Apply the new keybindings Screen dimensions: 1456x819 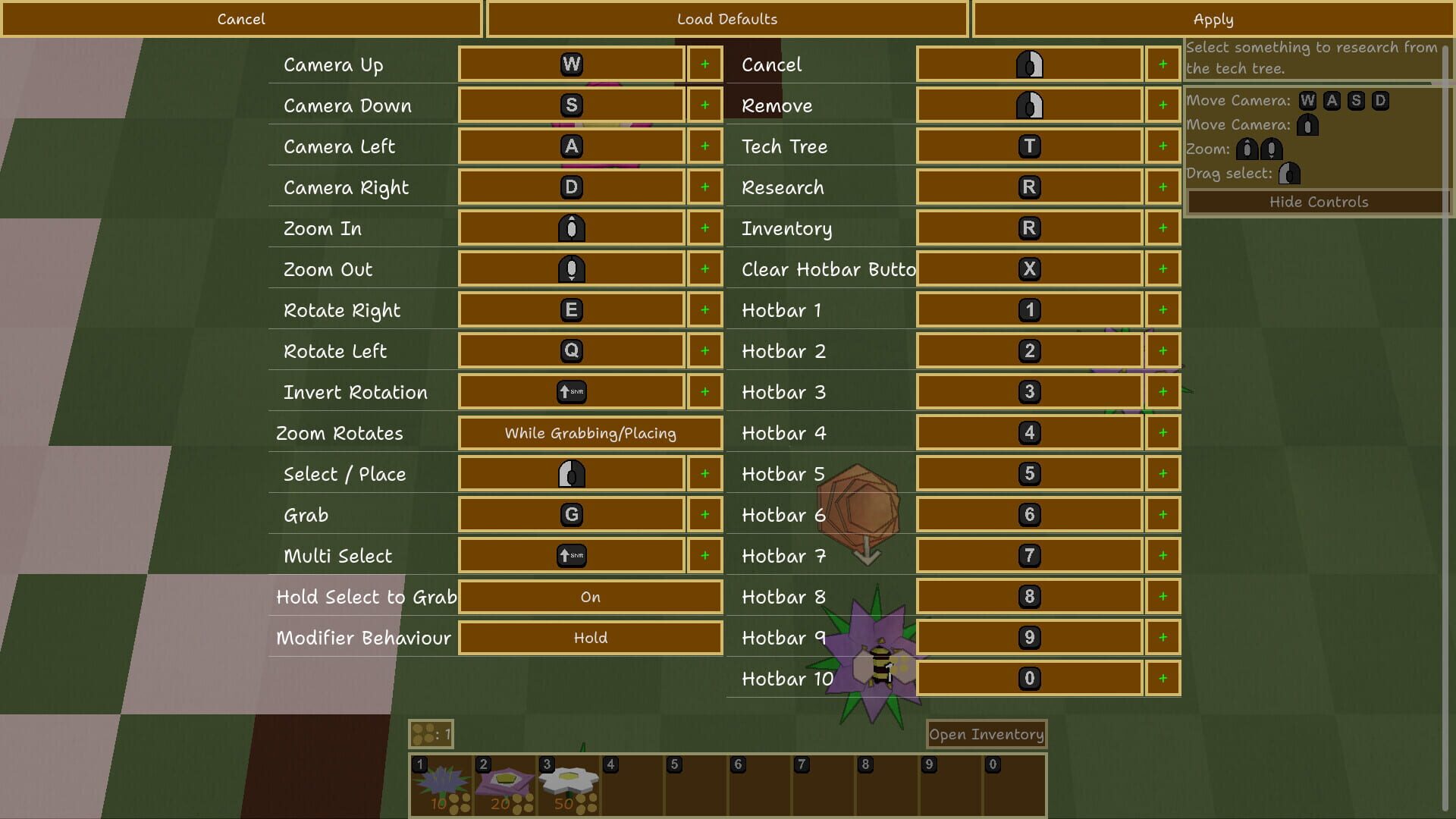pos(1213,19)
